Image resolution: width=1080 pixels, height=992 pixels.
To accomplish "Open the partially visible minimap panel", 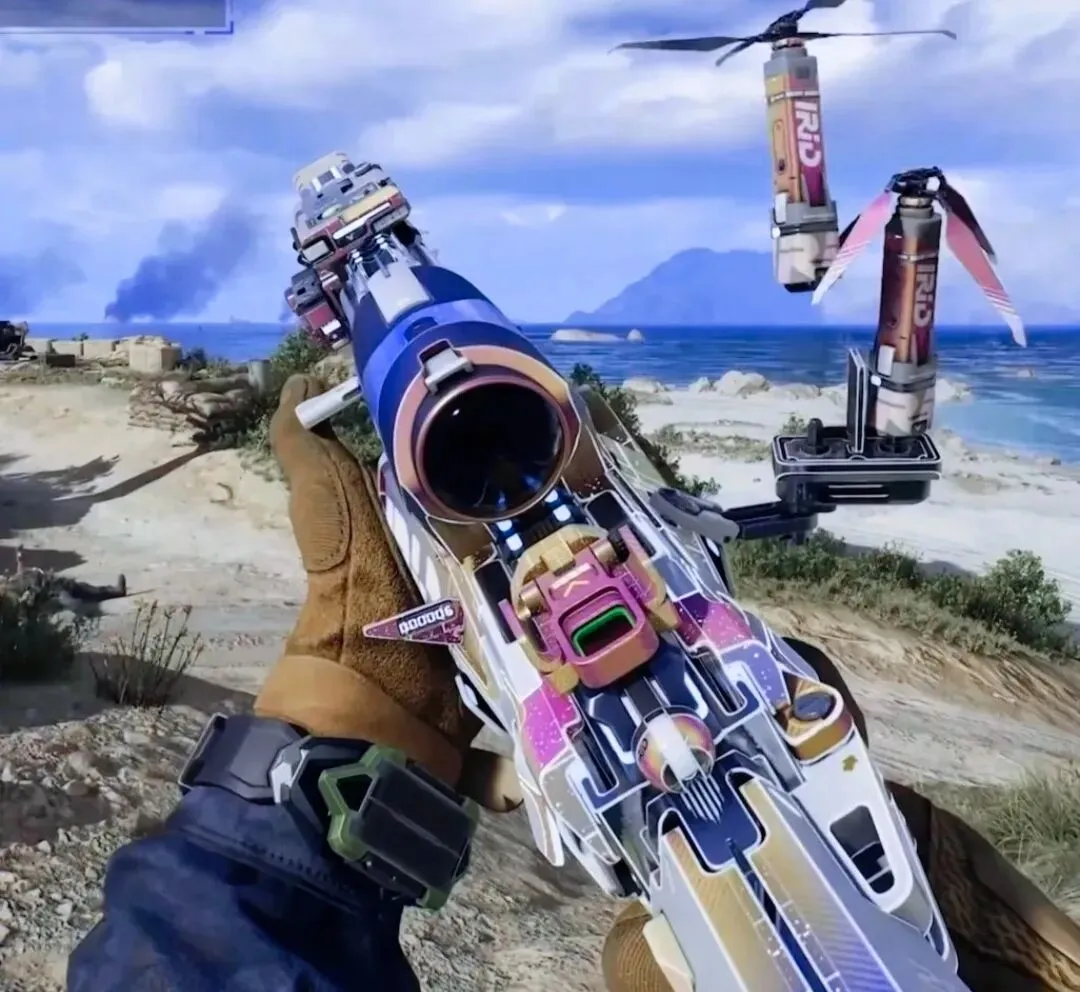I will coord(113,14).
